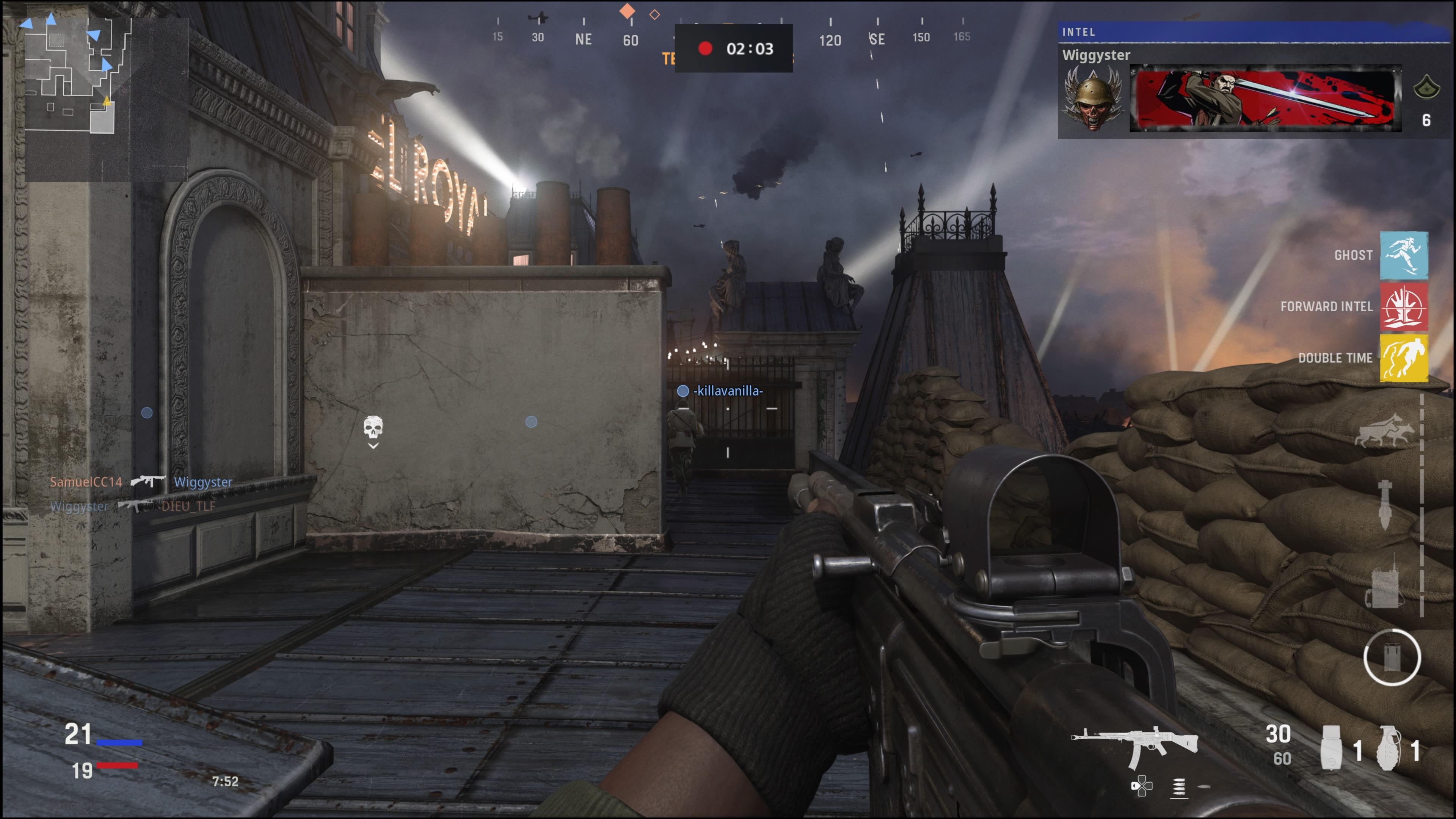Click the red recording indicator dot
1456x819 pixels.
coord(705,49)
